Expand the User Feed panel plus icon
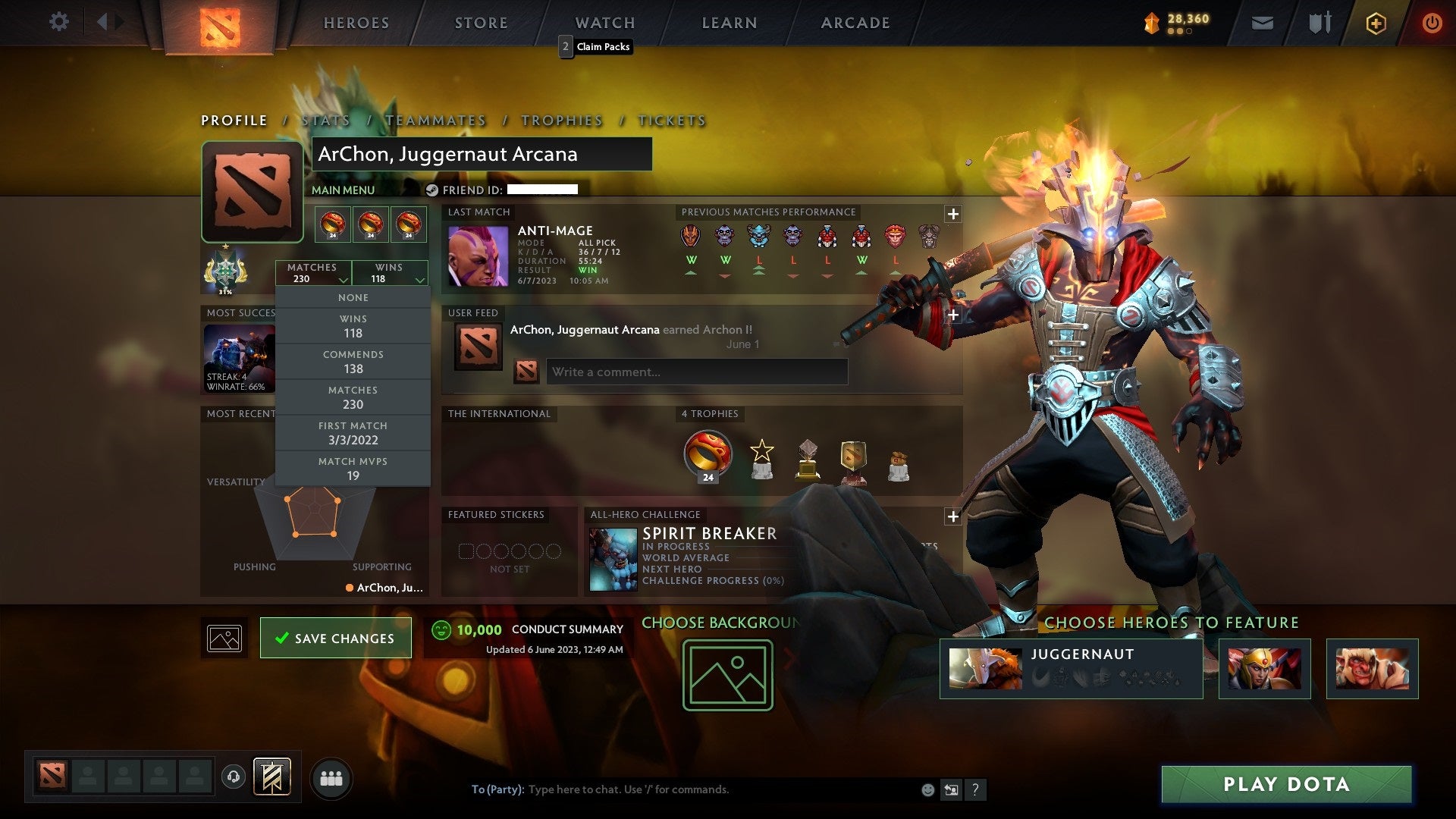 (x=952, y=315)
